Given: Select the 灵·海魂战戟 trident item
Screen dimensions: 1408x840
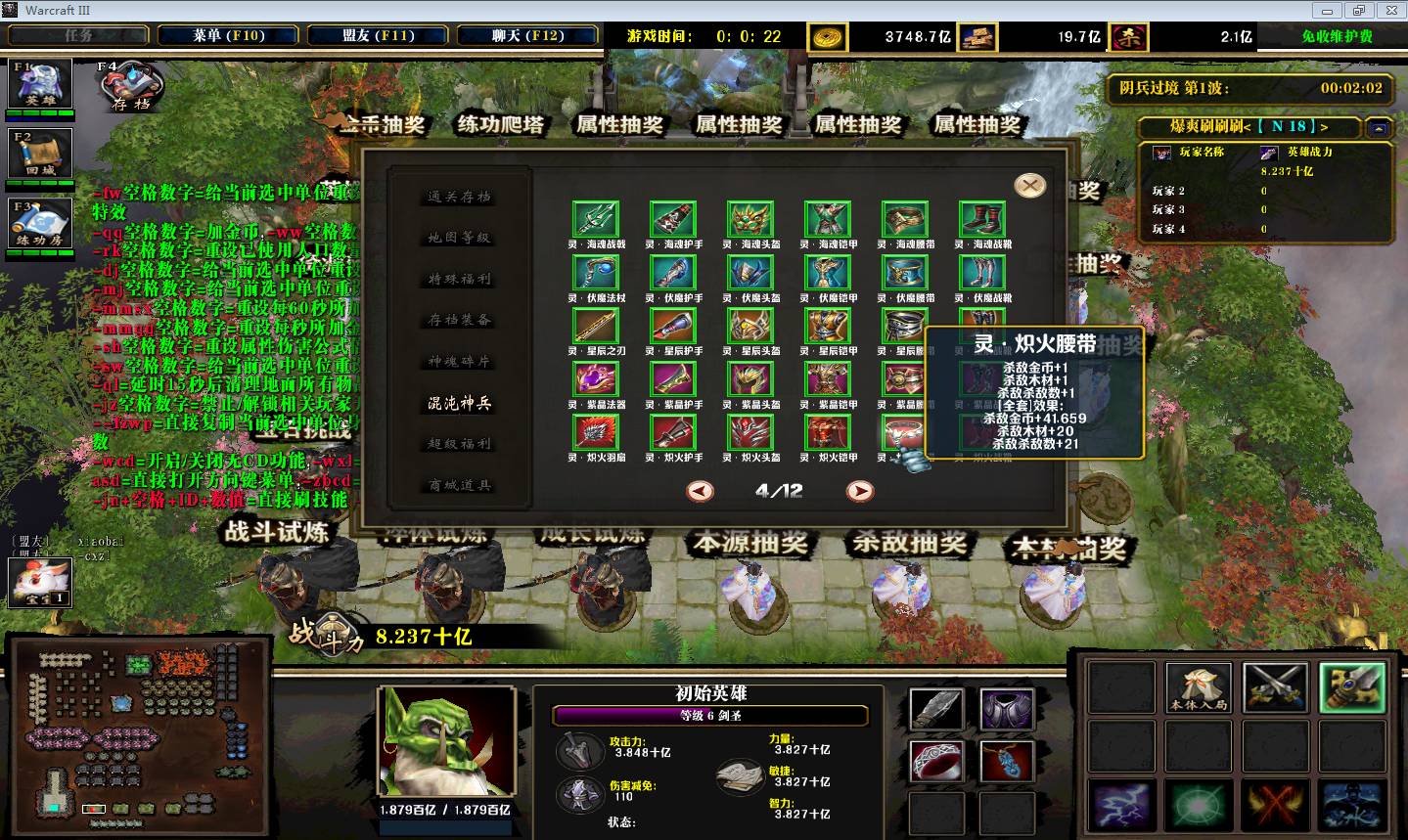Looking at the screenshot, I should (596, 220).
